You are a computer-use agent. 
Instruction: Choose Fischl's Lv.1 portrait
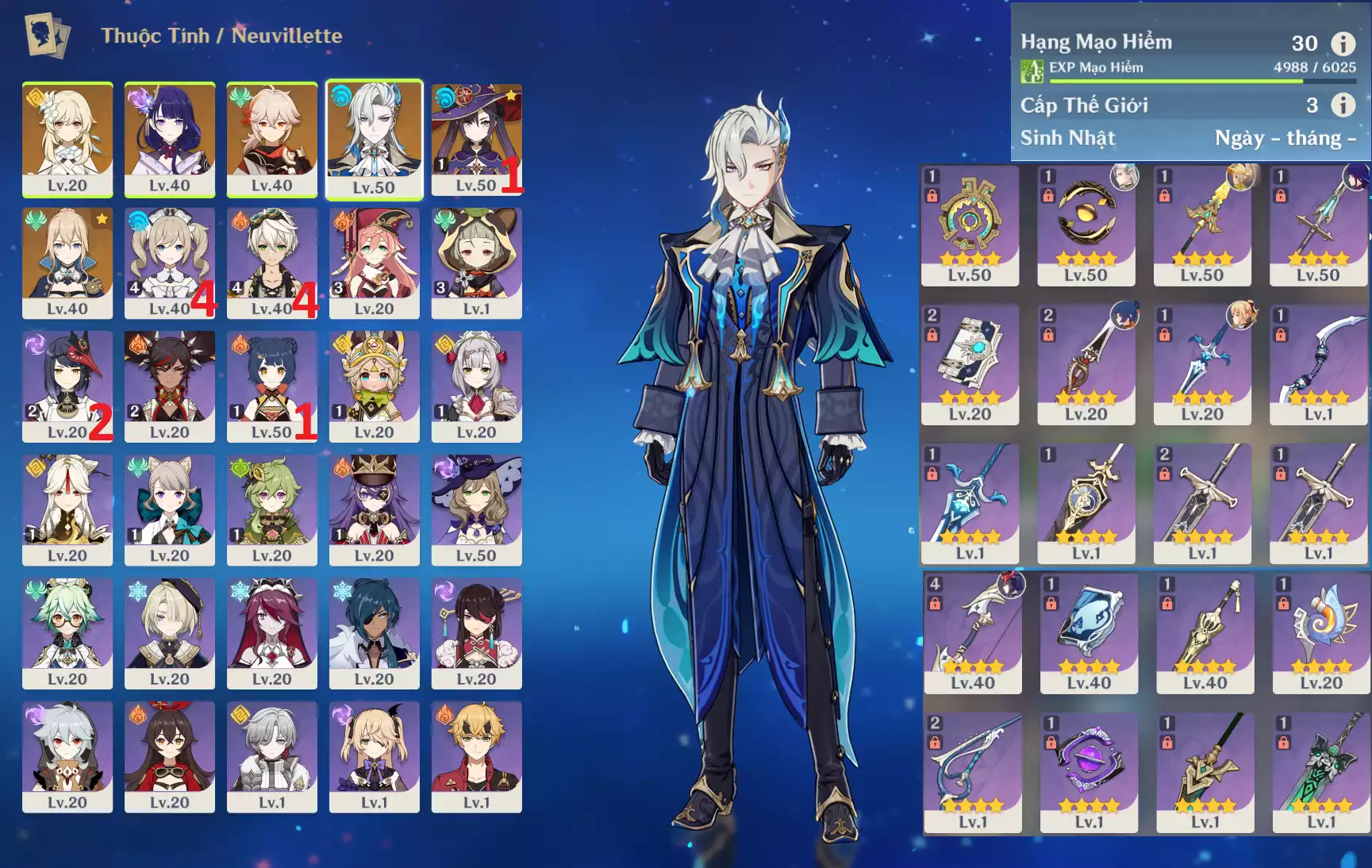pos(374,755)
